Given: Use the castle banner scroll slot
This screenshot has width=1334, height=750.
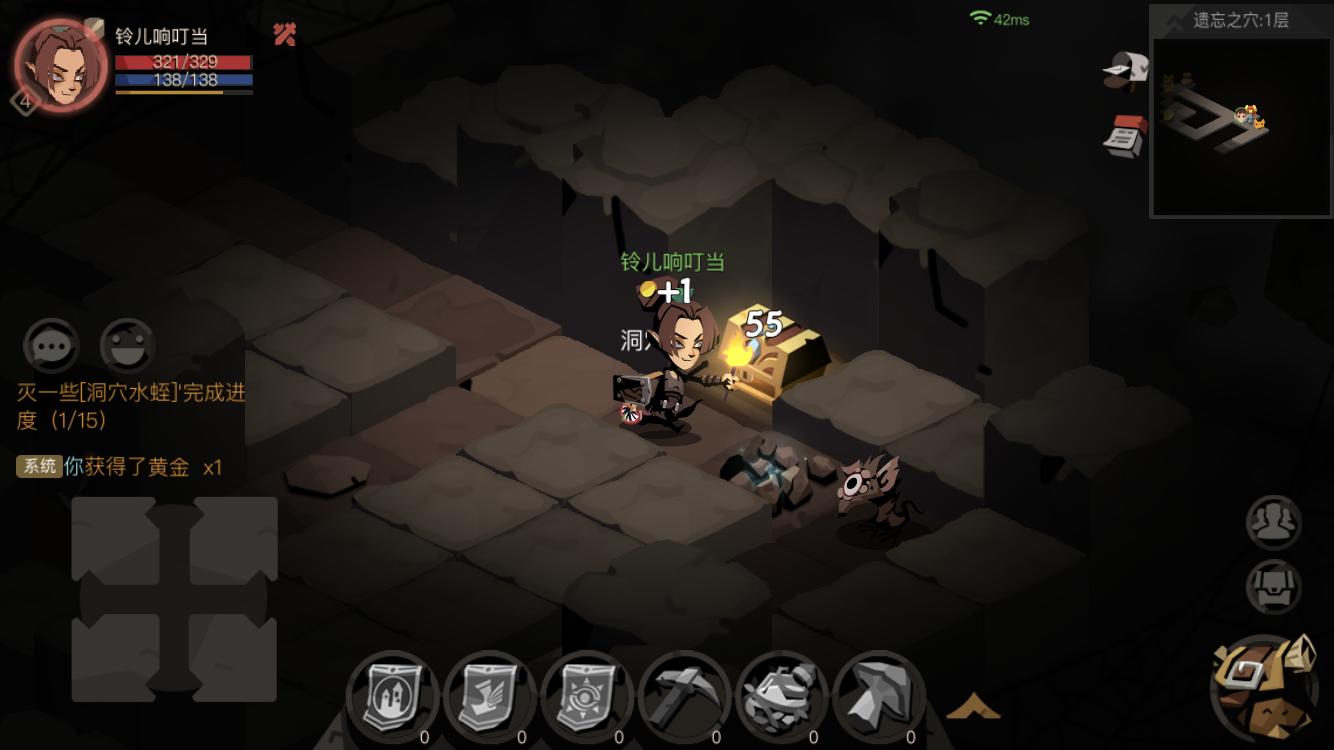Looking at the screenshot, I should [392, 695].
